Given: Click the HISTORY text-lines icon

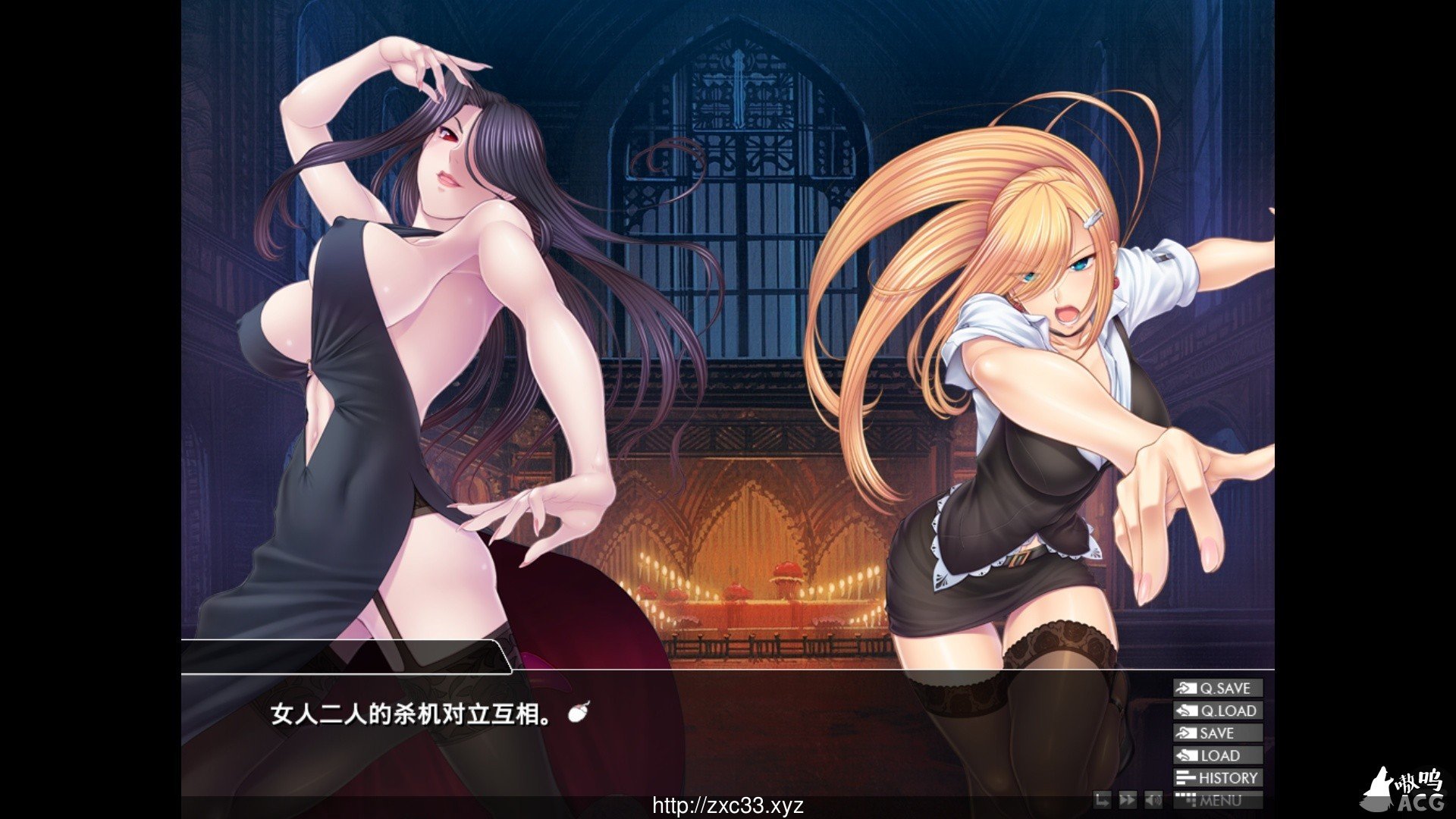Looking at the screenshot, I should tap(1185, 777).
